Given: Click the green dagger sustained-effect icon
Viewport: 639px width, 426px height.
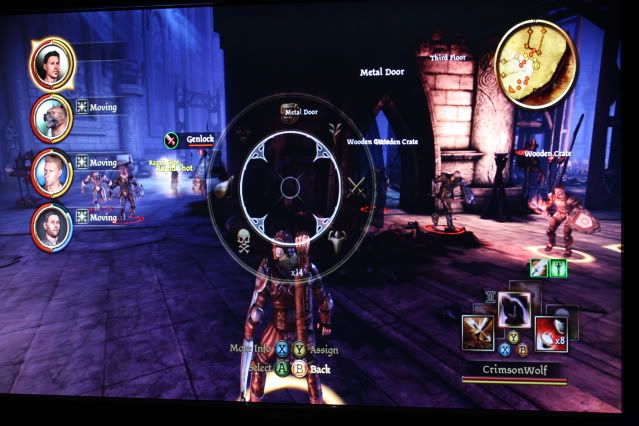Looking at the screenshot, I should coord(556,268).
